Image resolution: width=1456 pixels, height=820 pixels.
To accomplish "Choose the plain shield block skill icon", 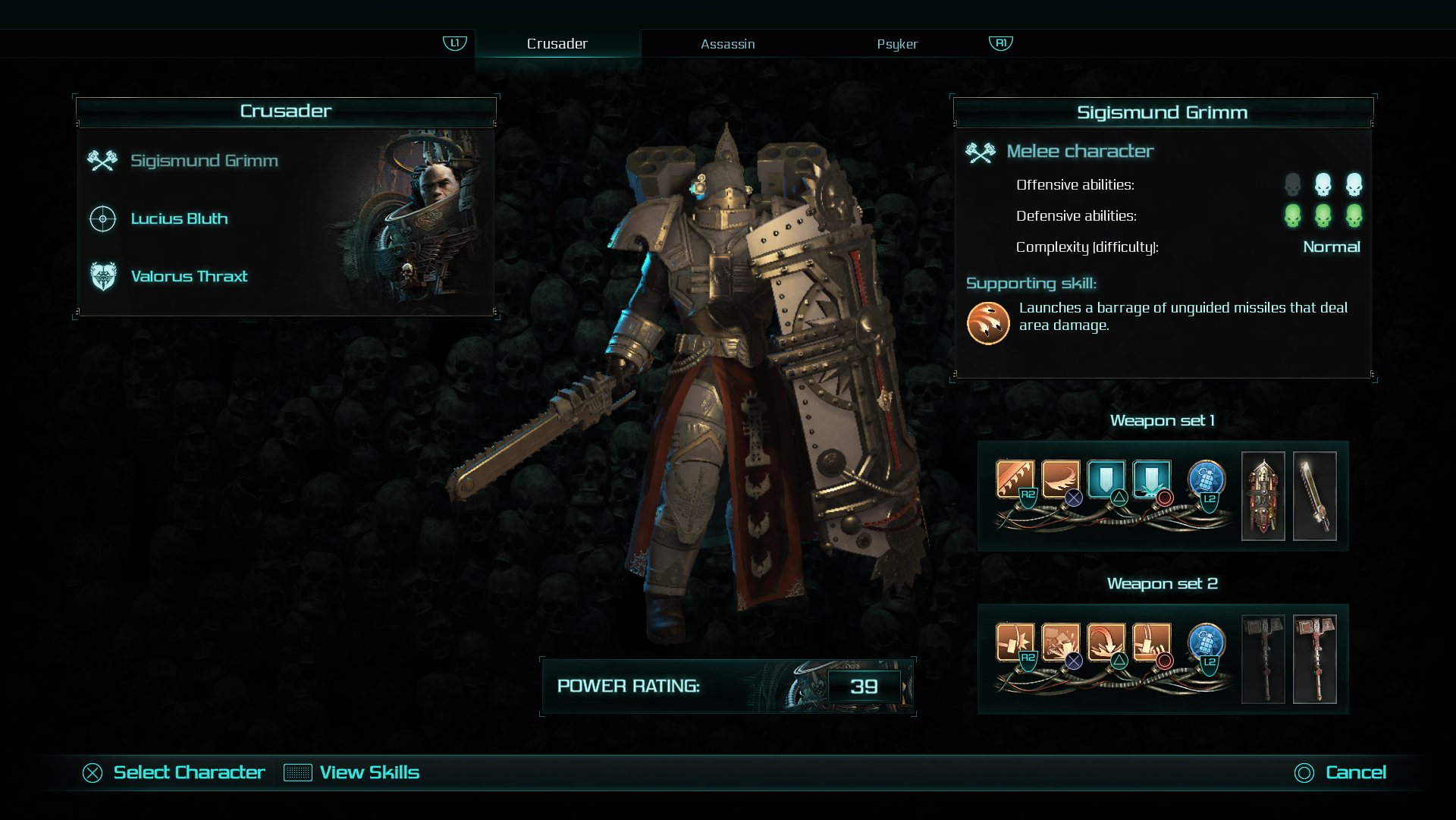I will (x=1106, y=479).
